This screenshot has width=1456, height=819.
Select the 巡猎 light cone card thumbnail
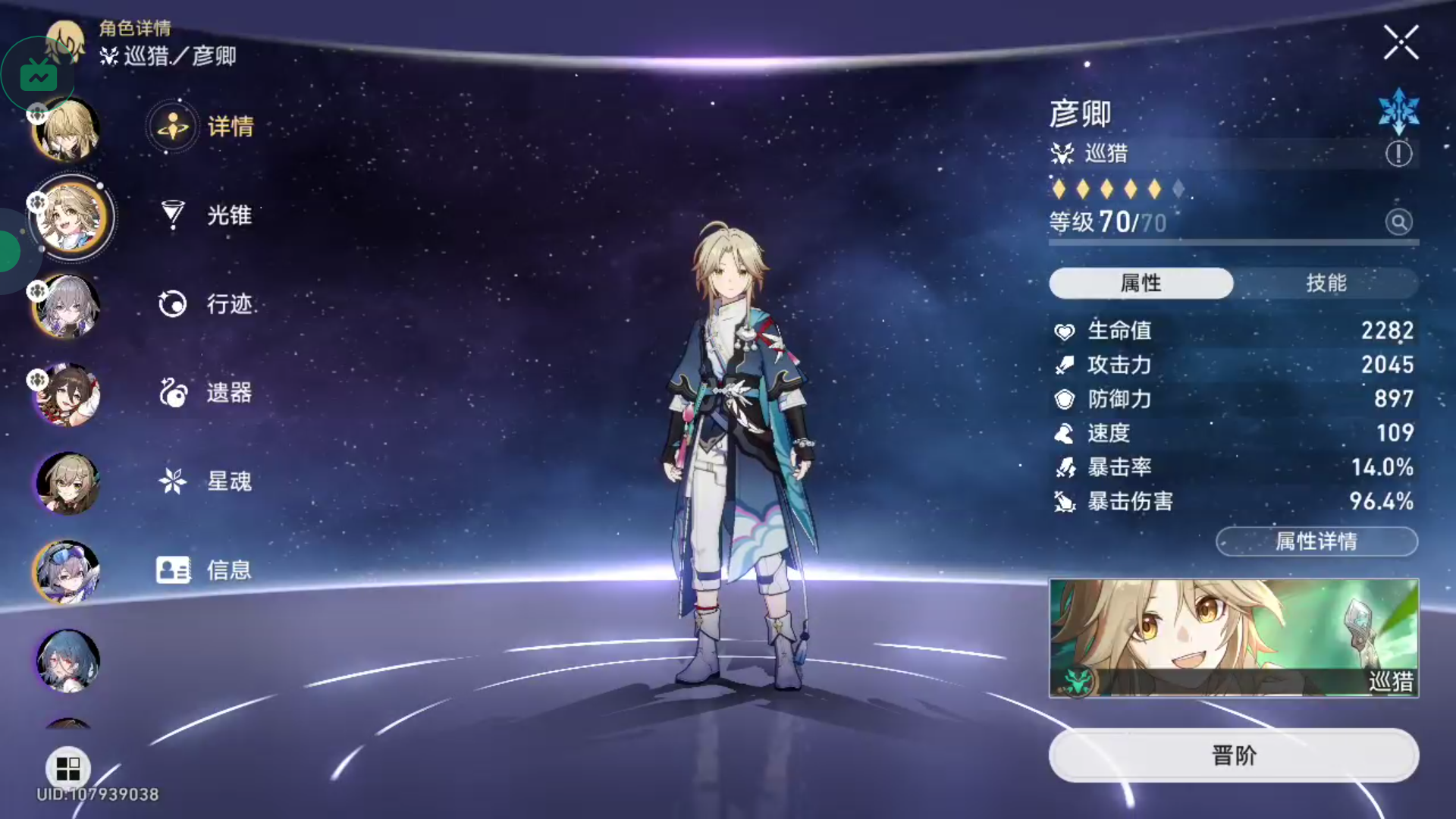pyautogui.click(x=1233, y=638)
